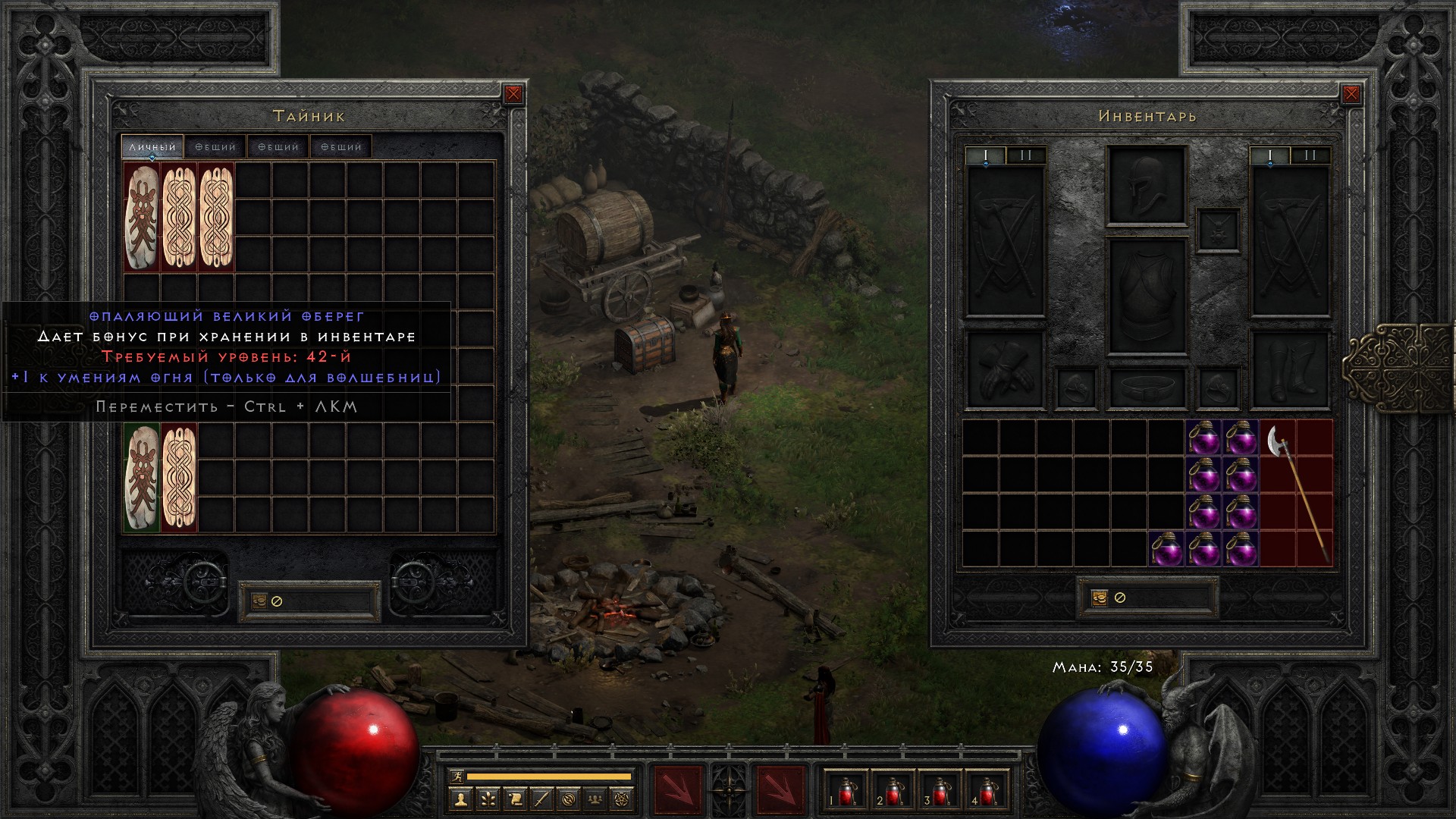
Task: Select the right-click attack skill button
Action: click(x=780, y=790)
